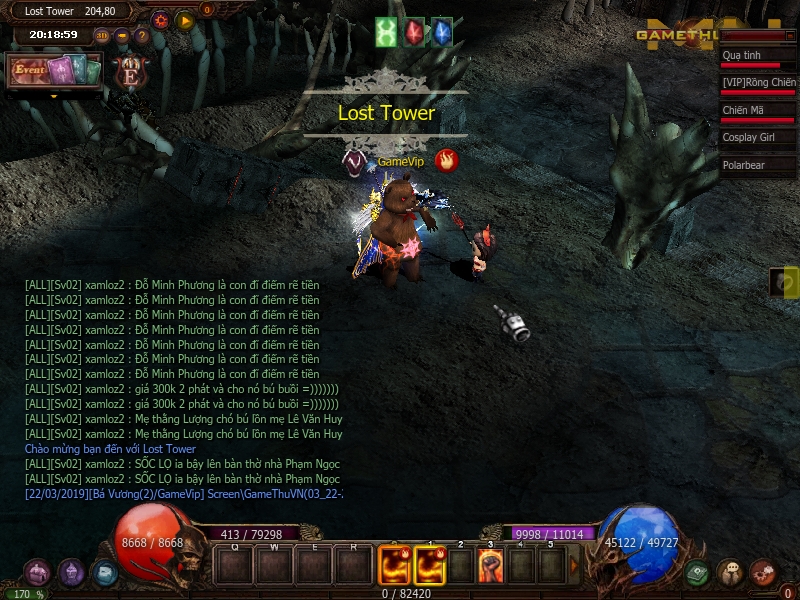Select [VIP]Rồng Chiến in the party list
This screenshot has width=800, height=600.
[x=757, y=84]
